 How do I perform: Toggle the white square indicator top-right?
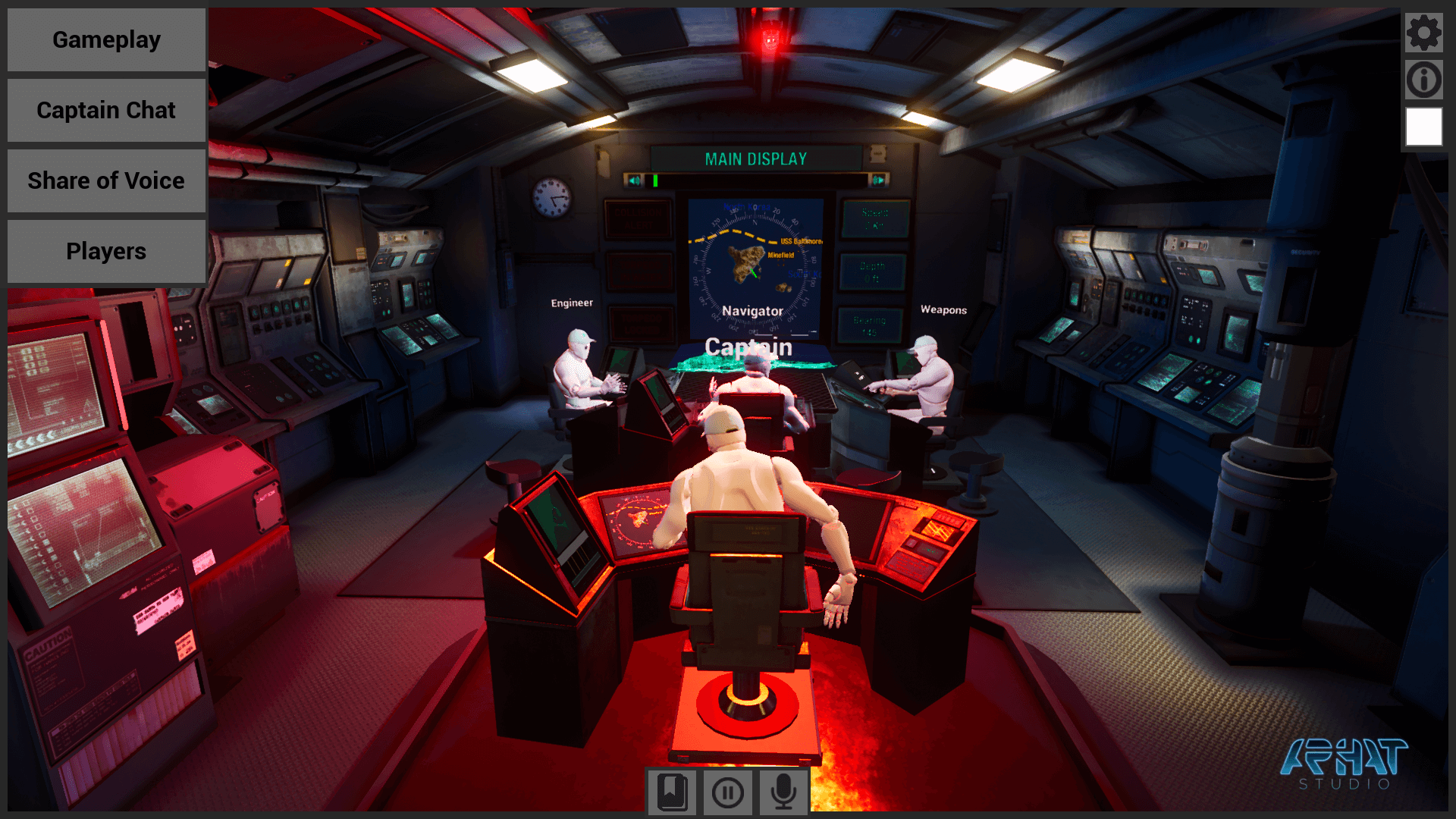coord(1423,127)
